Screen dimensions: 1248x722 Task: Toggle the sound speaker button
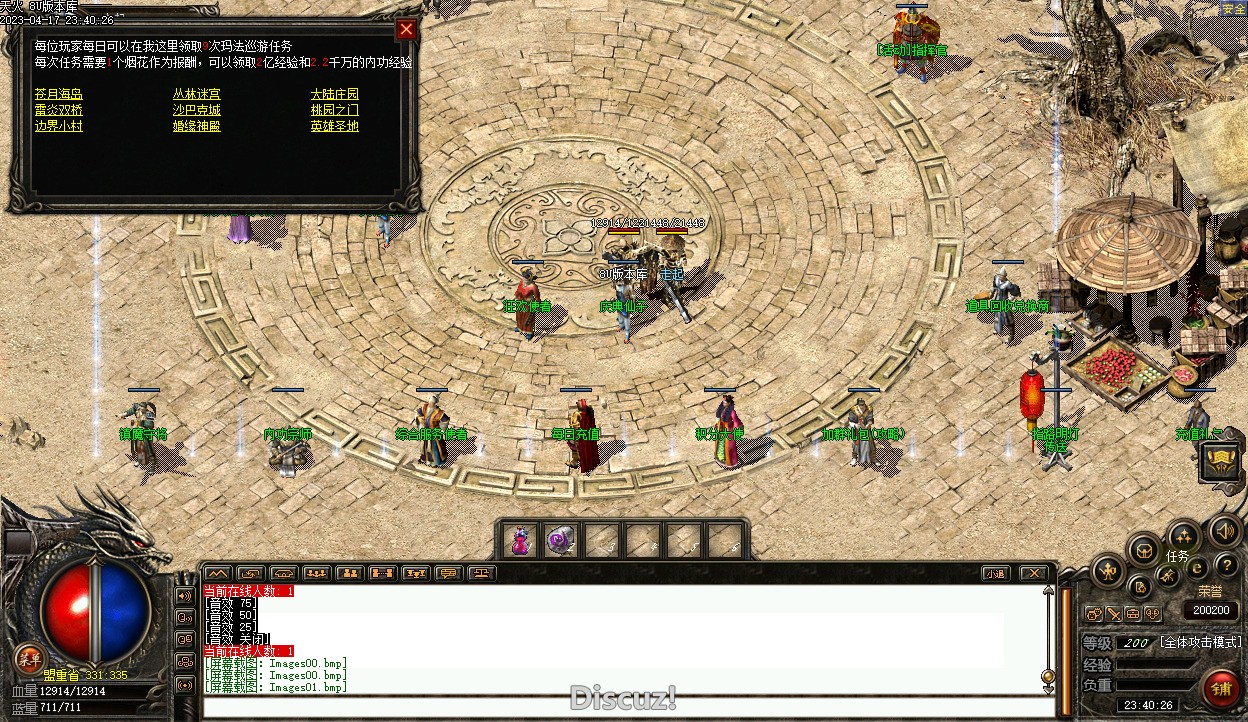1223,530
